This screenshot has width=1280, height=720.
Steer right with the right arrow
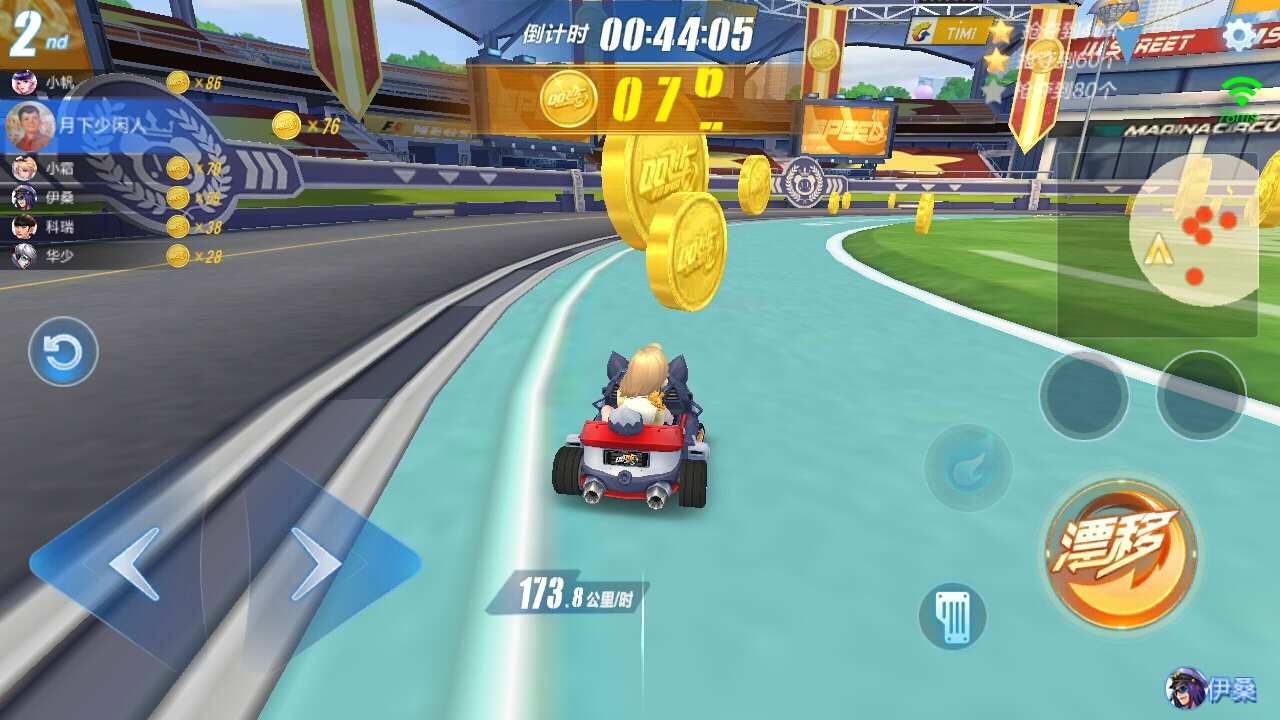(x=318, y=565)
